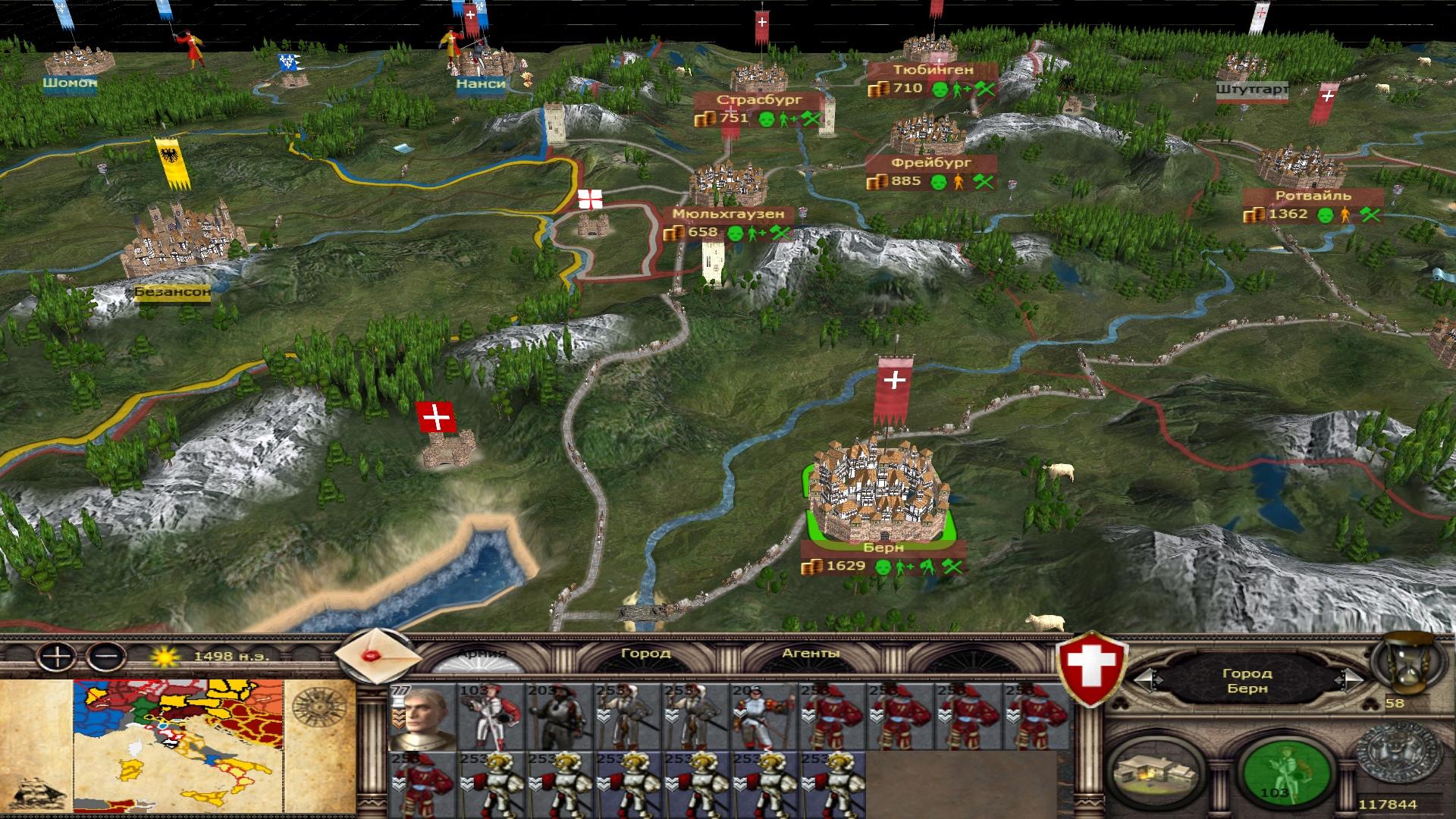Viewport: 1456px width, 819px height.
Task: Switch to the Агенты tab
Action: click(x=811, y=653)
